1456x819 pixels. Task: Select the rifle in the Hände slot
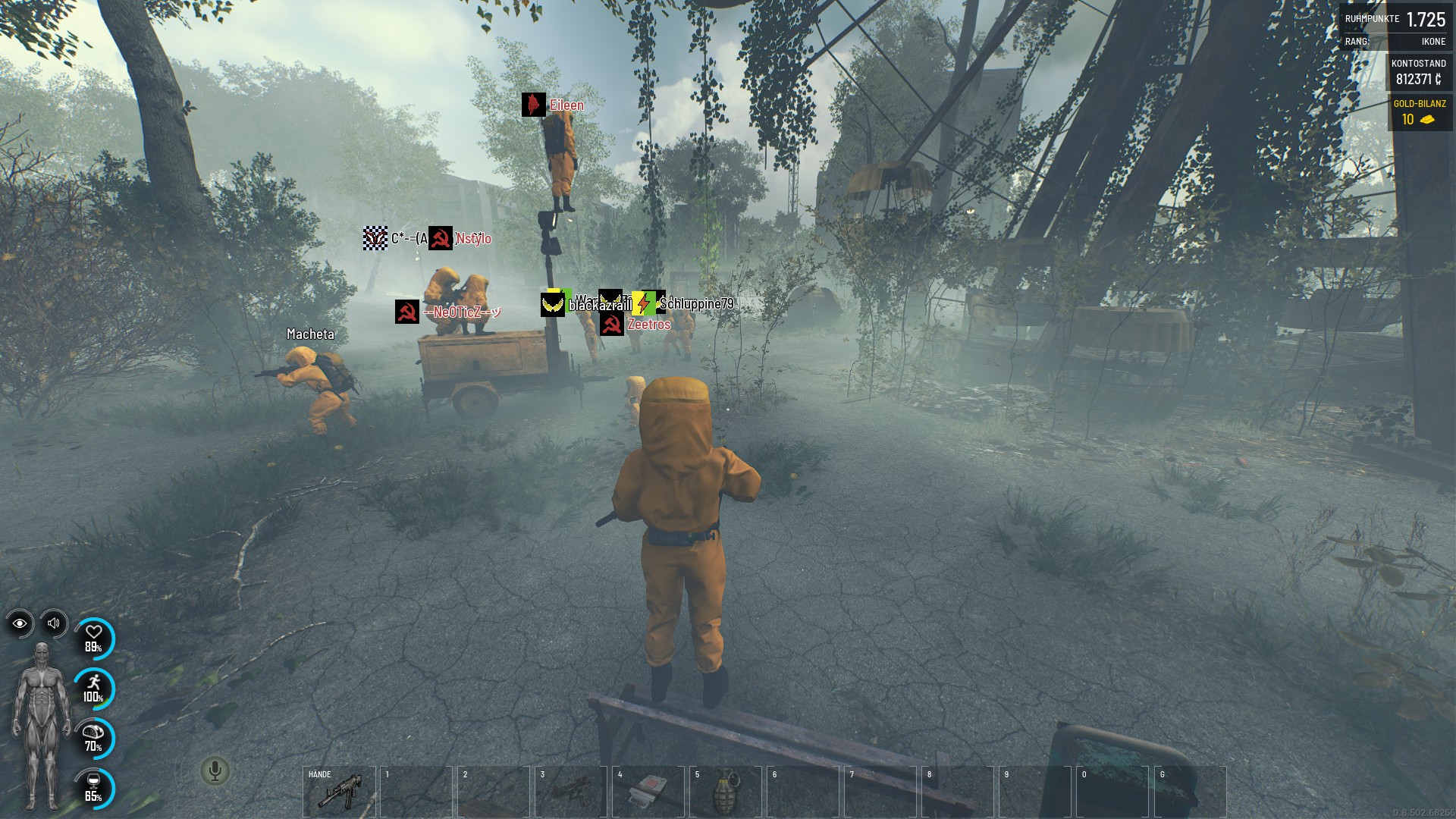[x=339, y=791]
